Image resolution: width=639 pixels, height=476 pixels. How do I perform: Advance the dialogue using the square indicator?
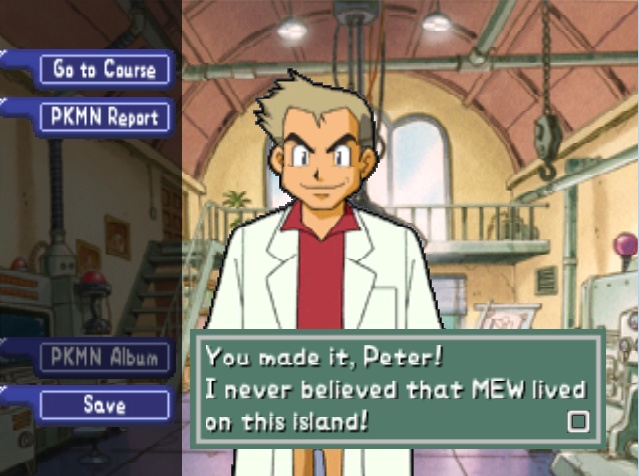(x=576, y=419)
